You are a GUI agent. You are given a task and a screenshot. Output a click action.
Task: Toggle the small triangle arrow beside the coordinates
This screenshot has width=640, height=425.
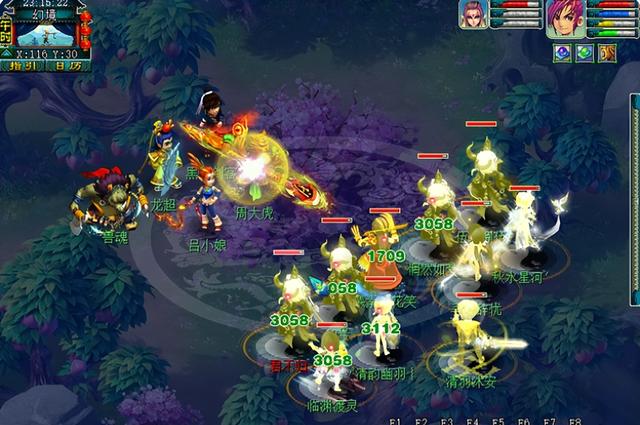[x=7, y=51]
